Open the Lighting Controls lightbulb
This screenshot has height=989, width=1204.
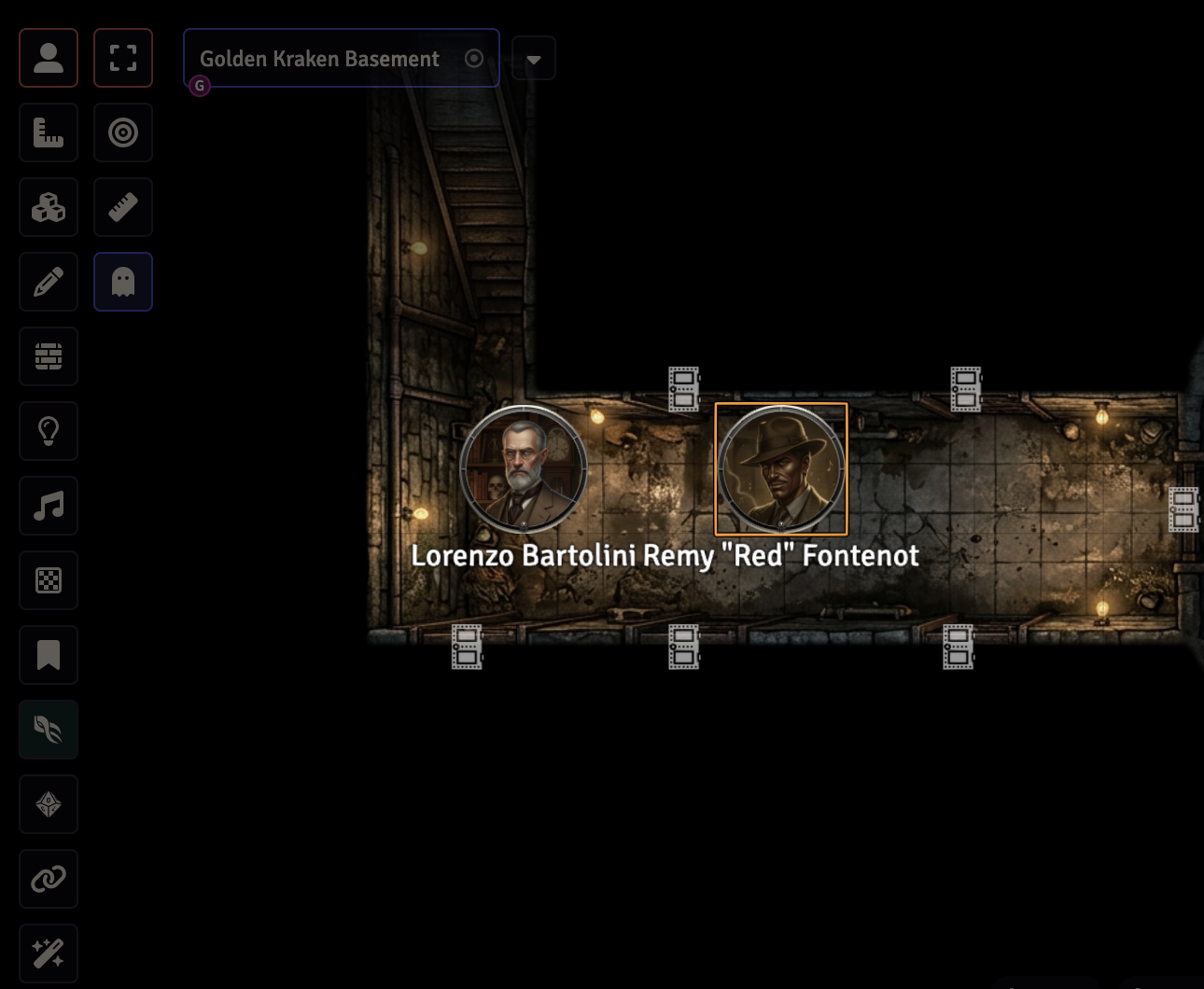[x=49, y=431]
